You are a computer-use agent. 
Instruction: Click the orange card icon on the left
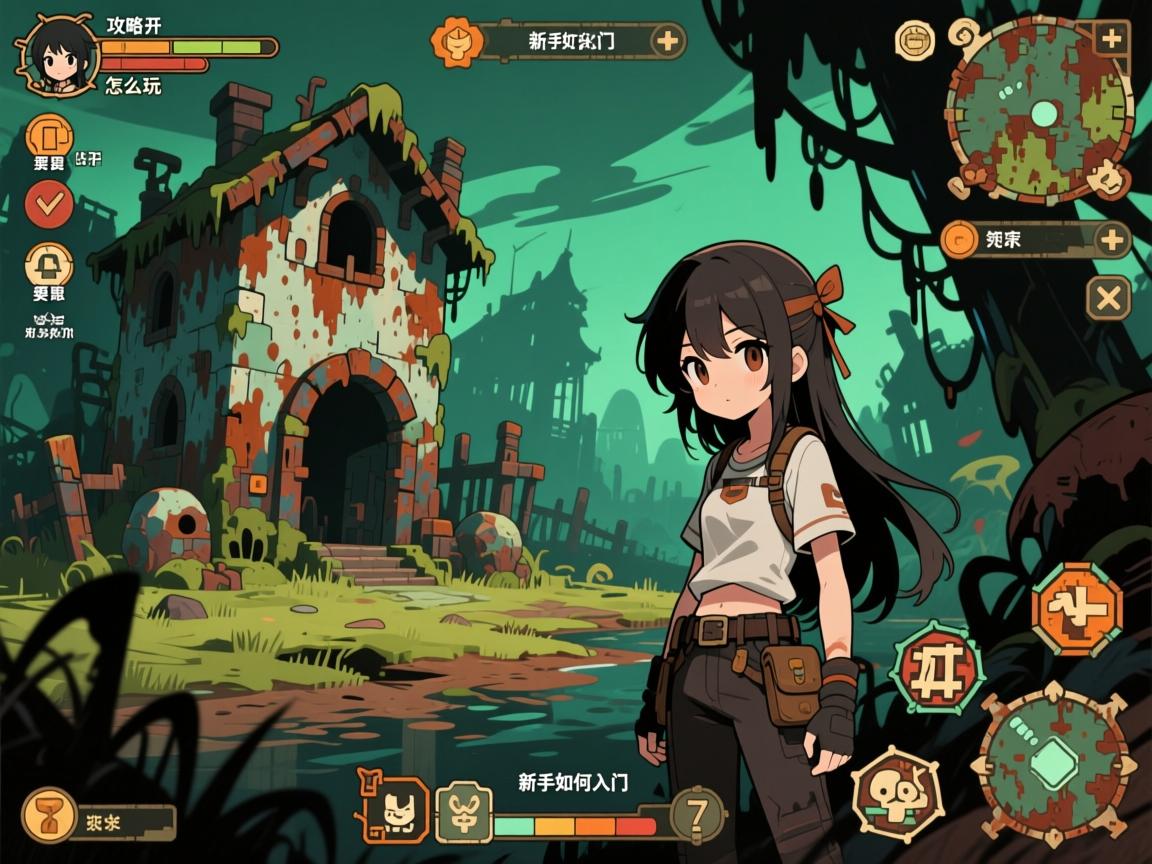coord(49,137)
